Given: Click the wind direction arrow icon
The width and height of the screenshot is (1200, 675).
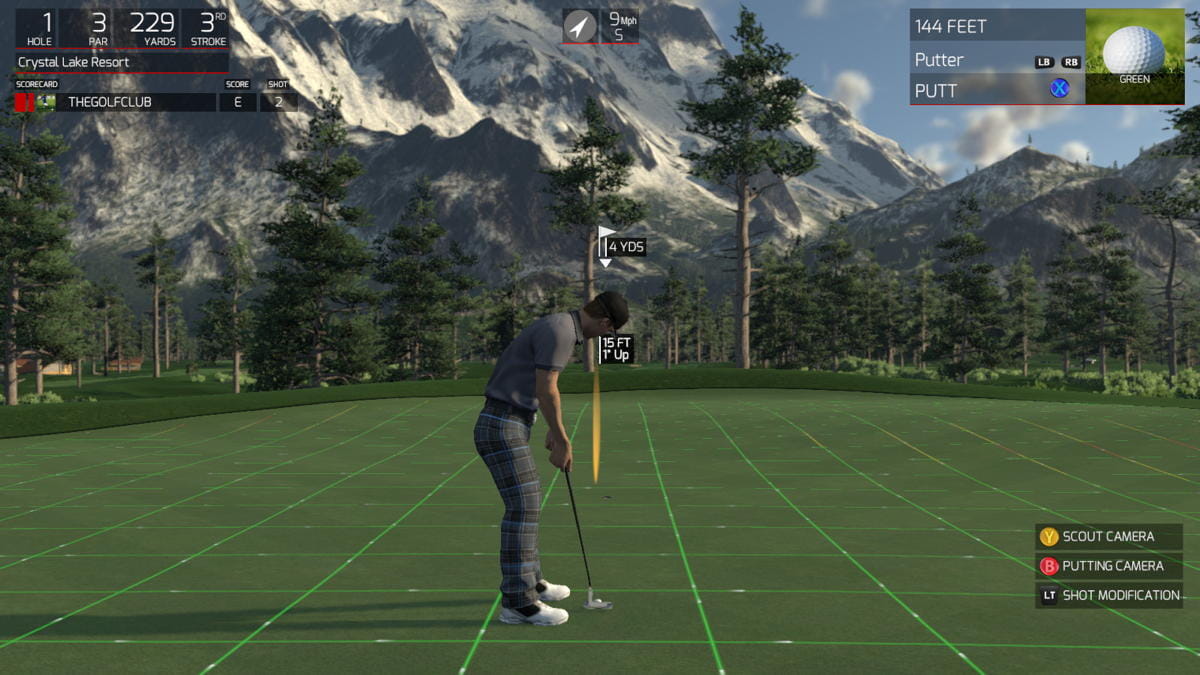Looking at the screenshot, I should pos(579,26).
